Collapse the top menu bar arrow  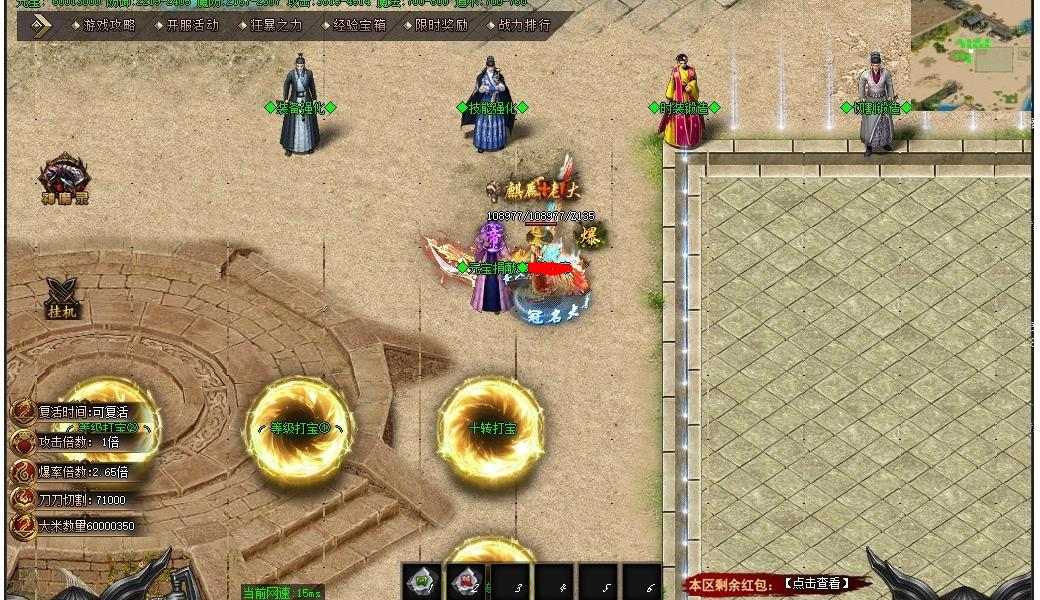(41, 26)
